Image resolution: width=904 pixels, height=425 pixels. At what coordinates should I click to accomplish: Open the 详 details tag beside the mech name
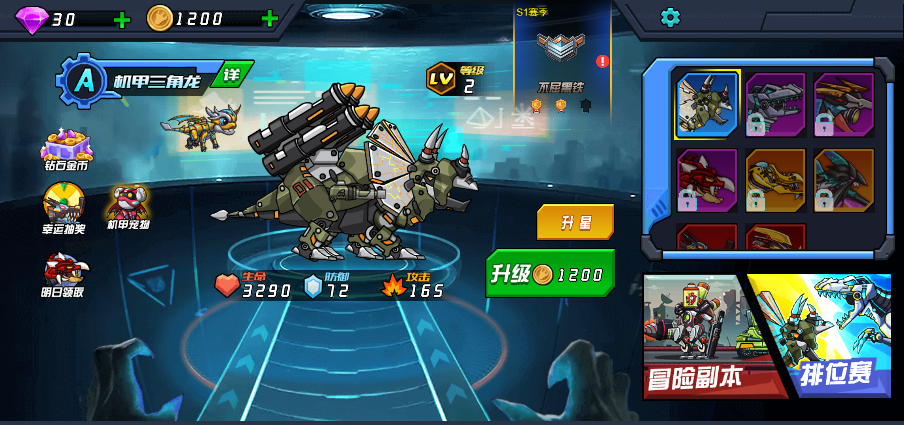[x=232, y=74]
